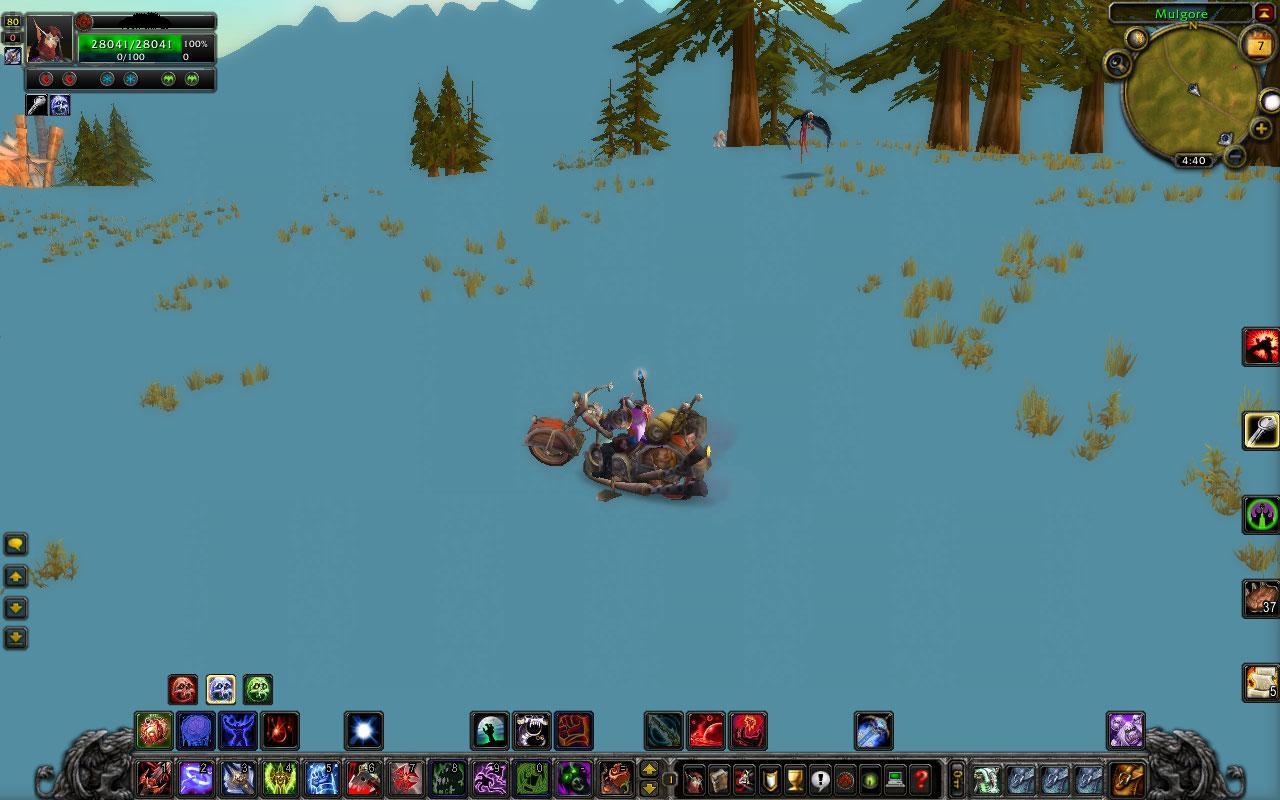Open the main backpack bag slot
Screen dimensions: 1280x800
pos(1127,778)
